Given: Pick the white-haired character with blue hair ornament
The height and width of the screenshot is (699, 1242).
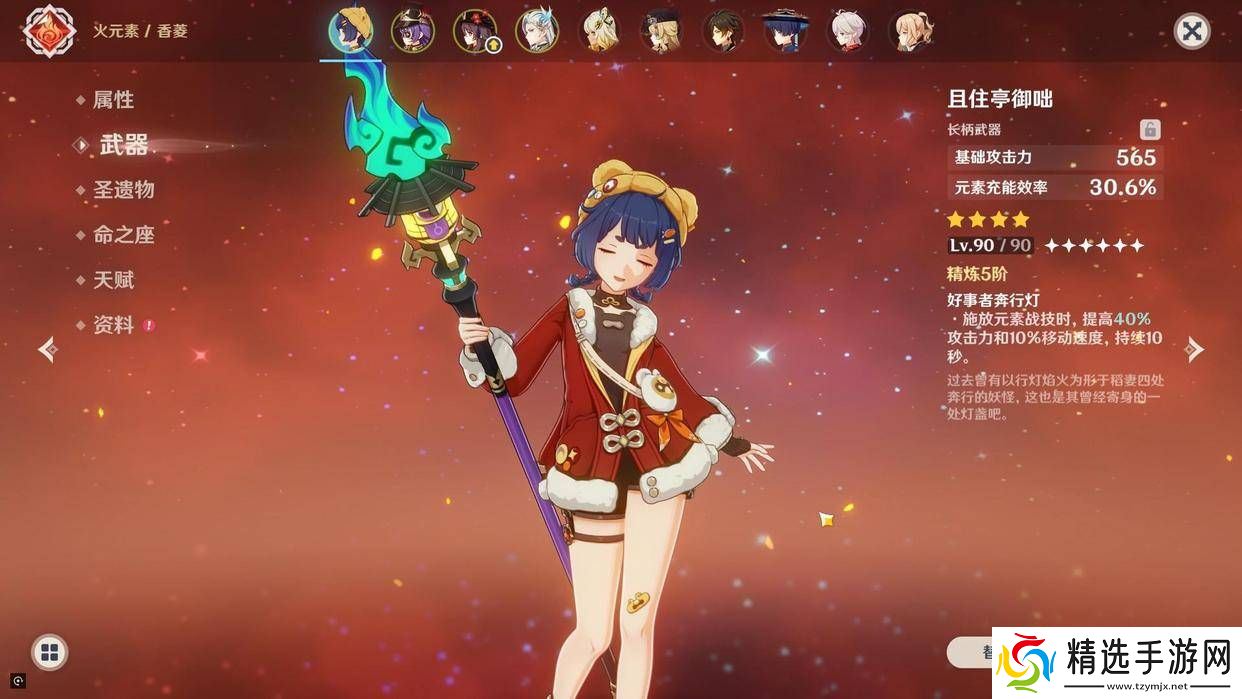Looking at the screenshot, I should (x=536, y=31).
